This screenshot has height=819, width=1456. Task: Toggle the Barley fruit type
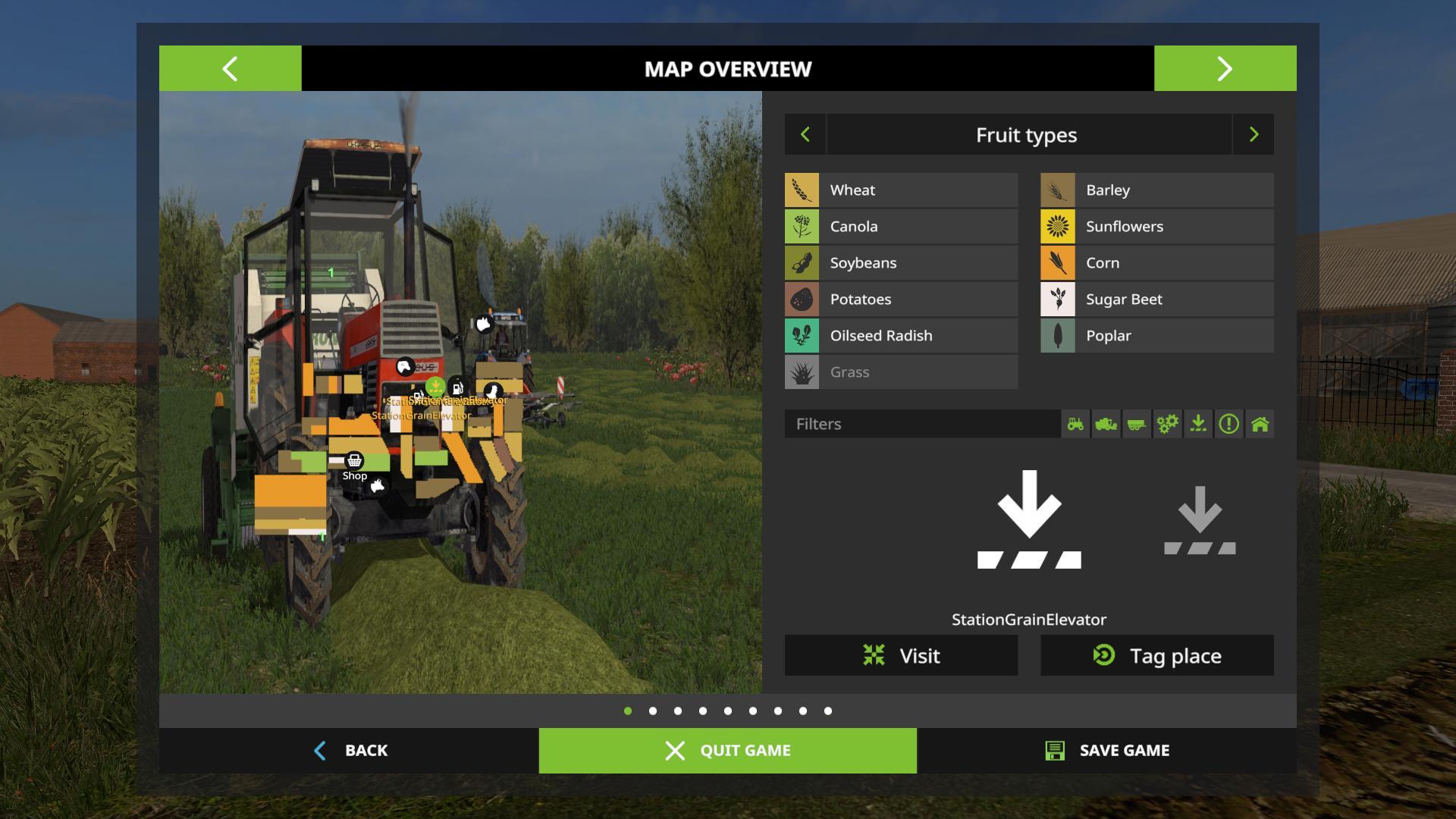(1156, 190)
